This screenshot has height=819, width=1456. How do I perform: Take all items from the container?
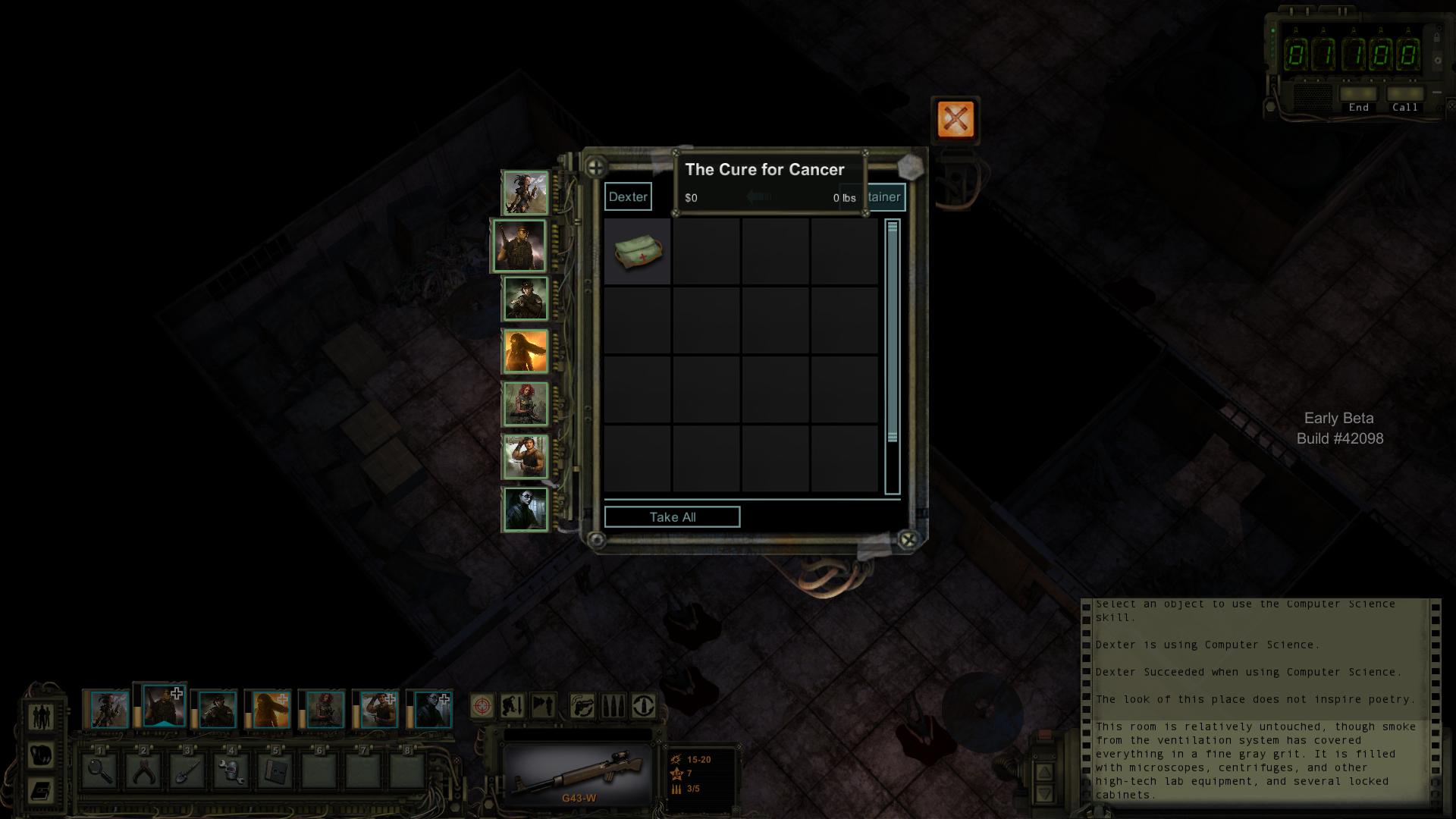672,517
